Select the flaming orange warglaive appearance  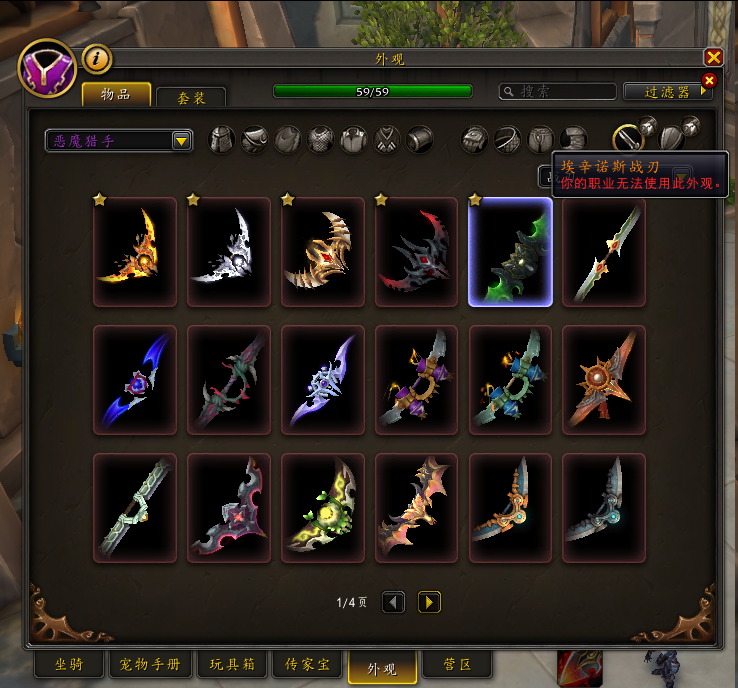[x=135, y=252]
